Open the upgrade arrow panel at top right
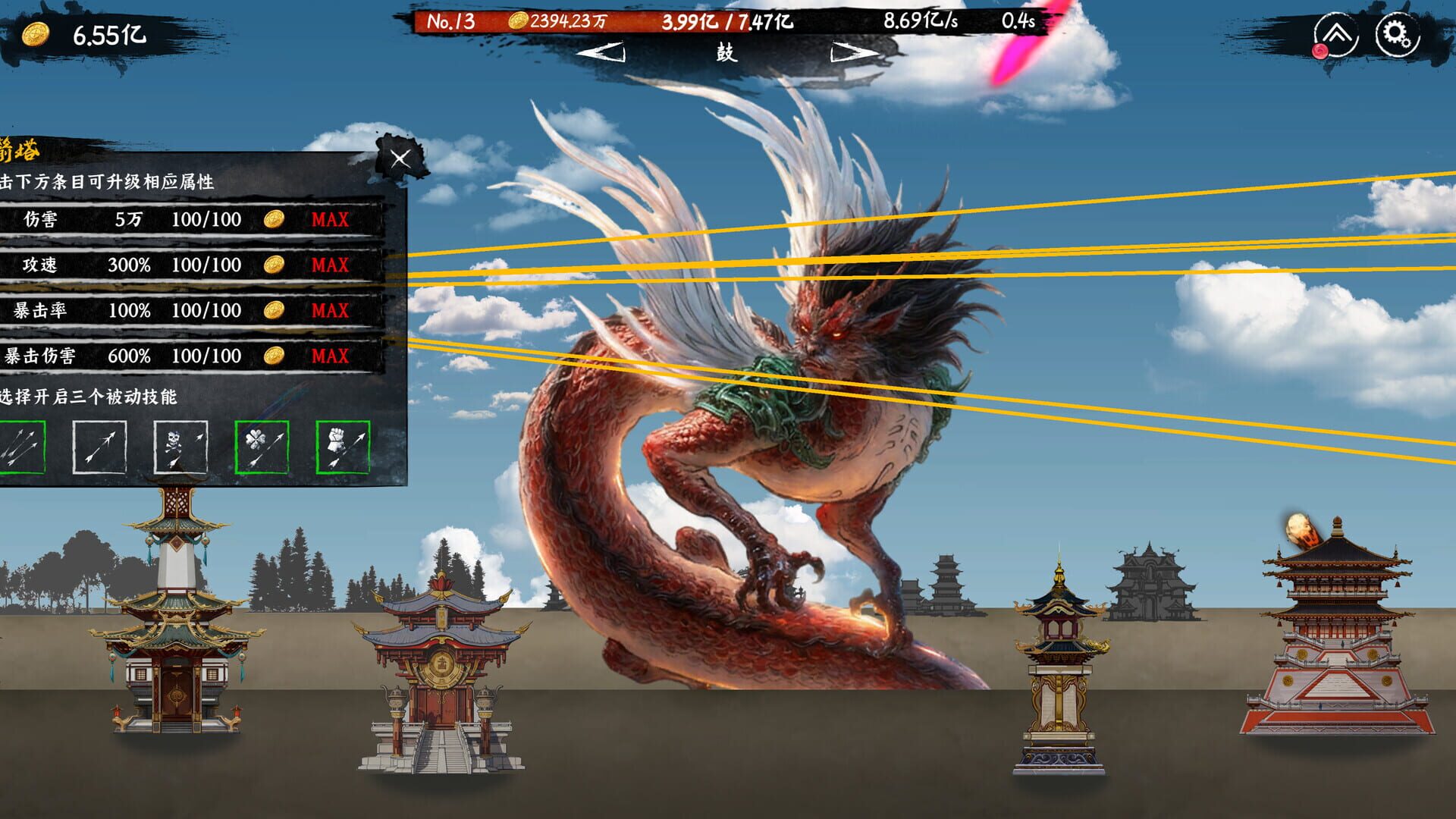Screen dimensions: 1456x819 click(1336, 33)
